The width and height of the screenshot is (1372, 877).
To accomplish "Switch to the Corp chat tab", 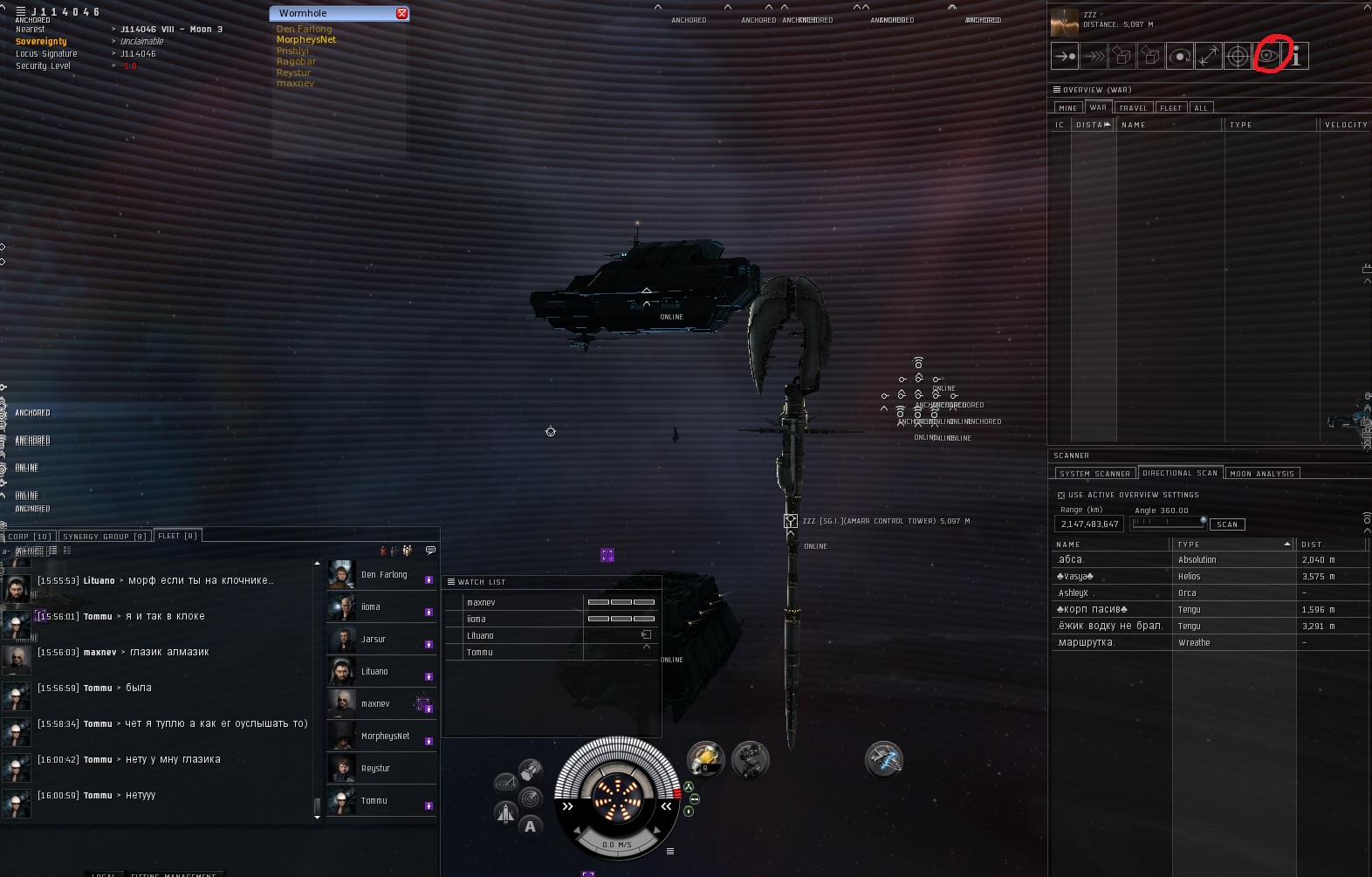I will [x=30, y=537].
